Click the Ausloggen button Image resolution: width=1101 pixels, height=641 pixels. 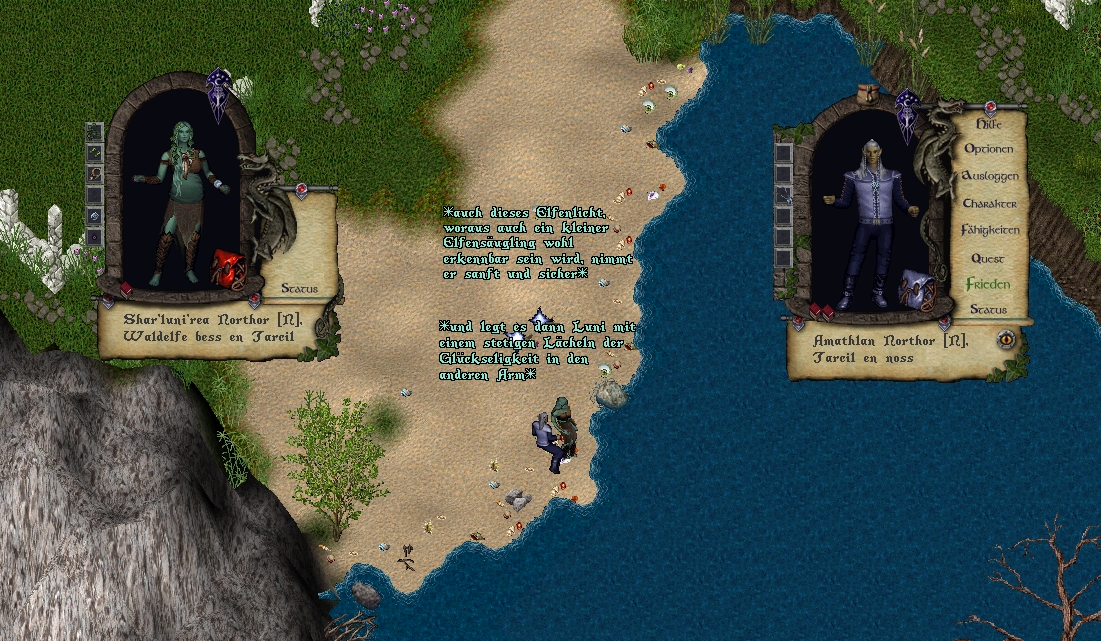[989, 176]
